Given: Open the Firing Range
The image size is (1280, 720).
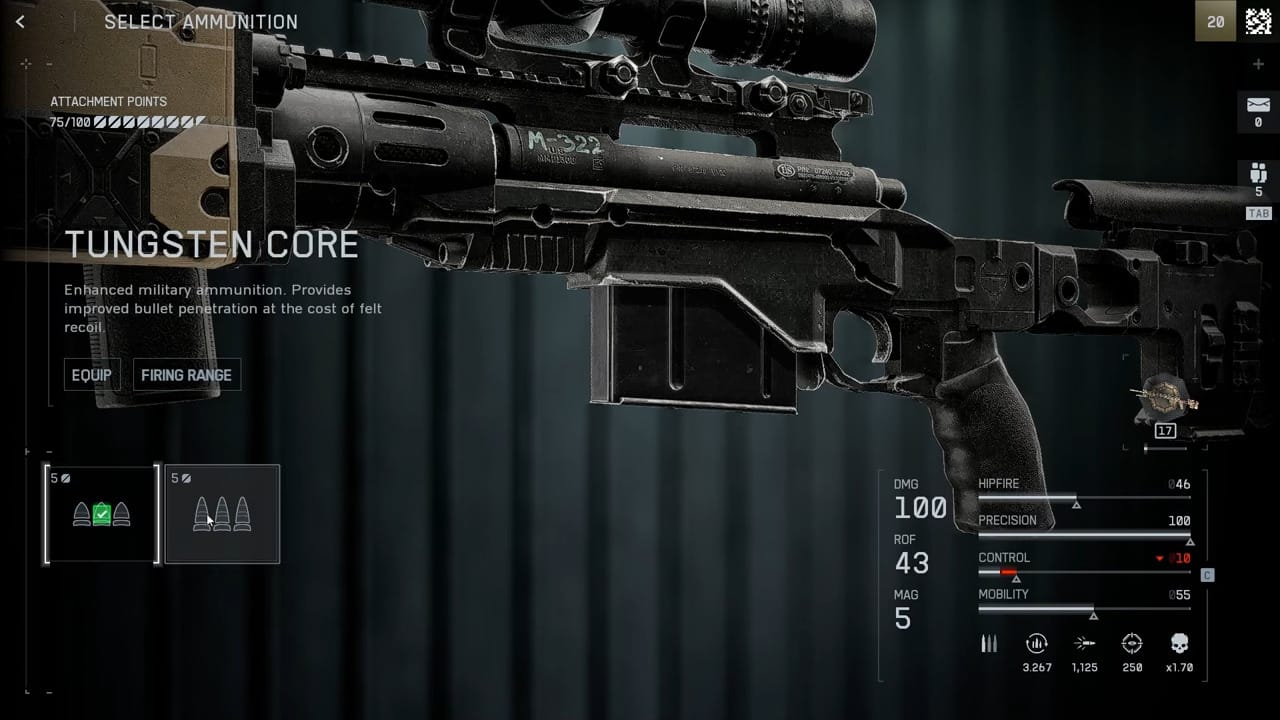Looking at the screenshot, I should pyautogui.click(x=186, y=375).
